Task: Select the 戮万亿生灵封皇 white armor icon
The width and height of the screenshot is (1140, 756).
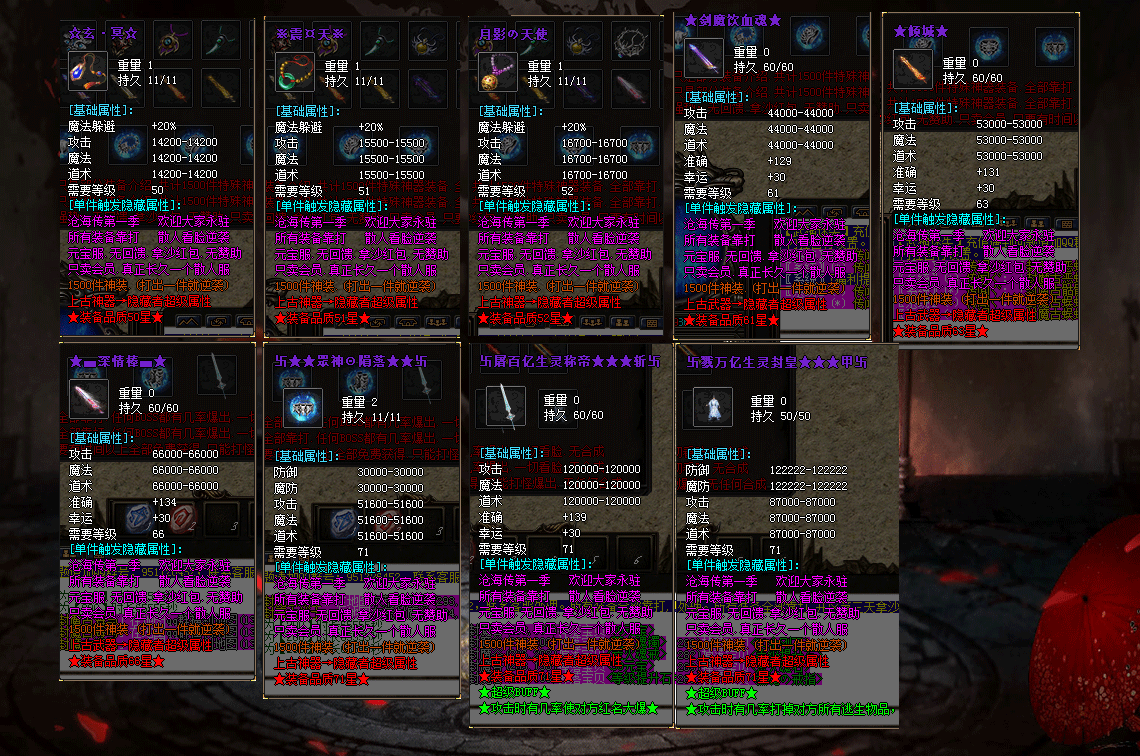Action: [713, 408]
